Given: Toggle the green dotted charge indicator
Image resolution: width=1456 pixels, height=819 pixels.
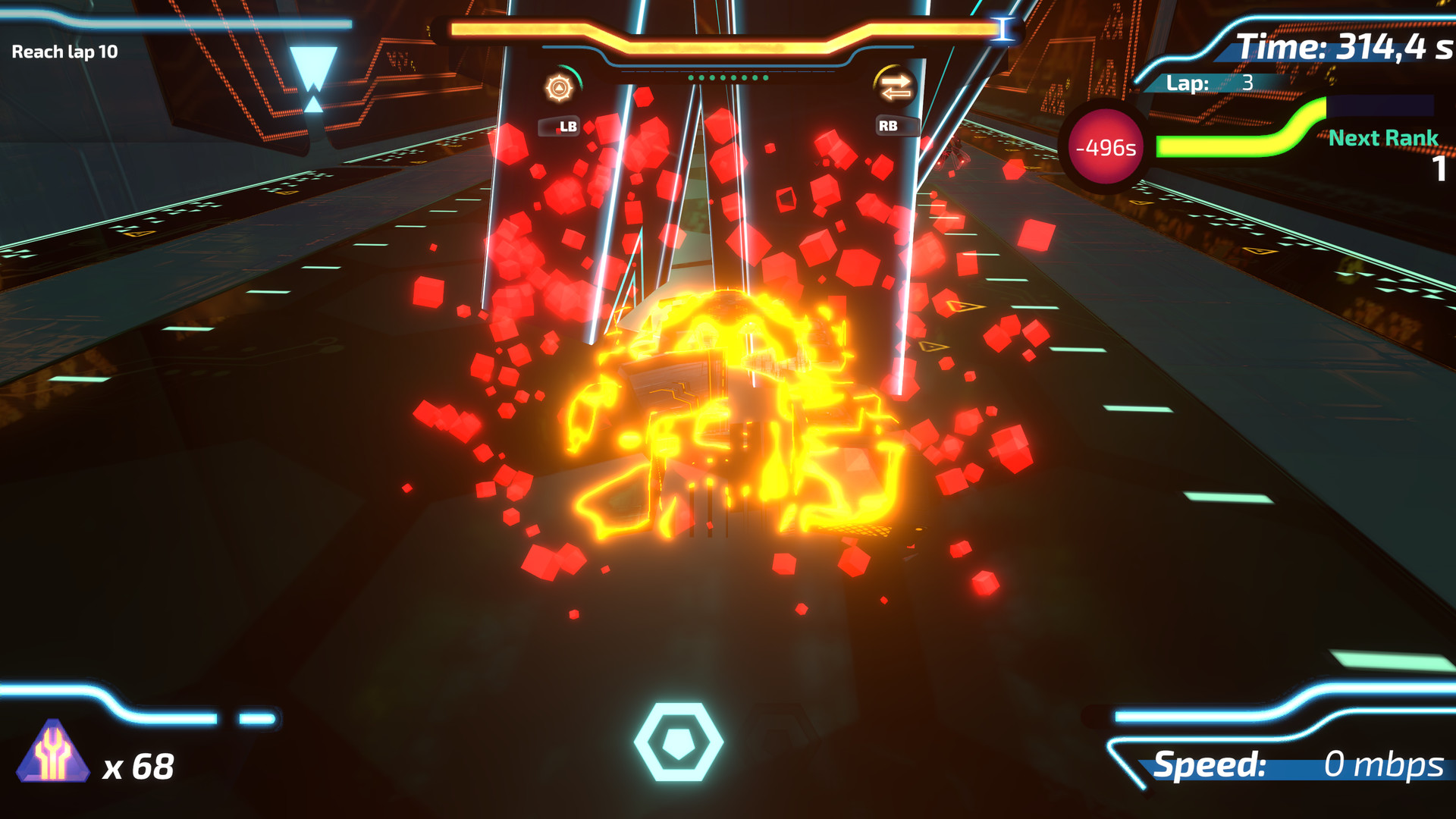Looking at the screenshot, I should [x=726, y=76].
